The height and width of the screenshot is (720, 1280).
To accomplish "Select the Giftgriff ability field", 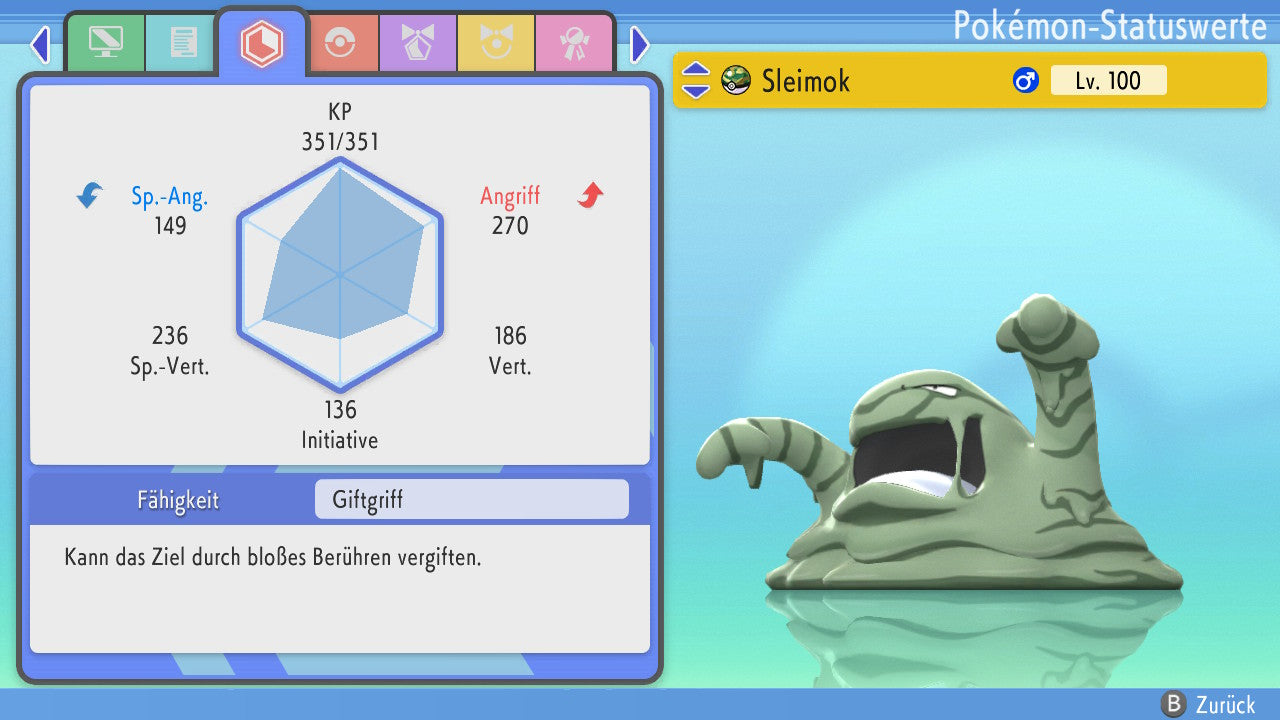I will tap(471, 499).
